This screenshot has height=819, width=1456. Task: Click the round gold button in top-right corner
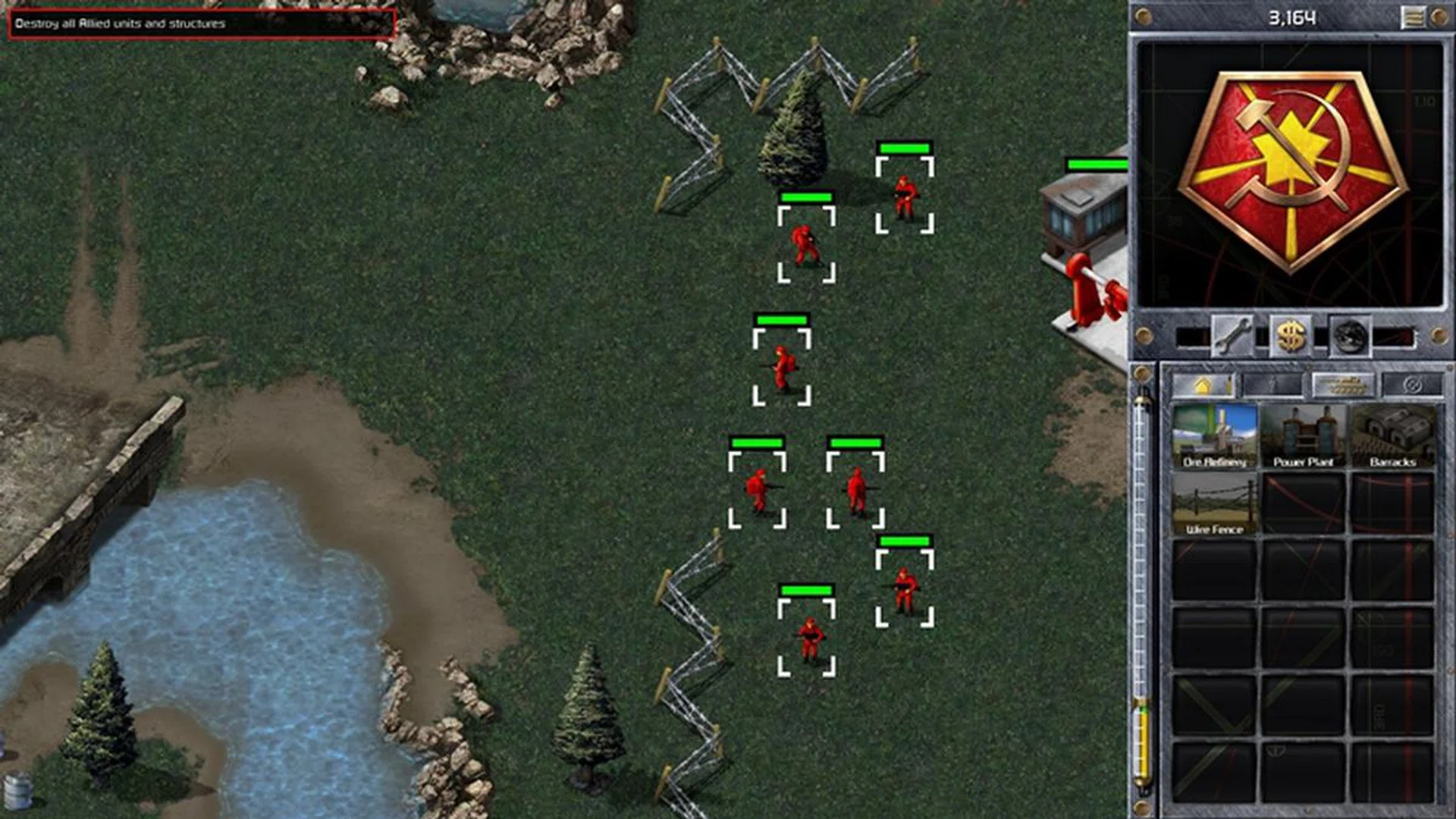tap(1441, 17)
